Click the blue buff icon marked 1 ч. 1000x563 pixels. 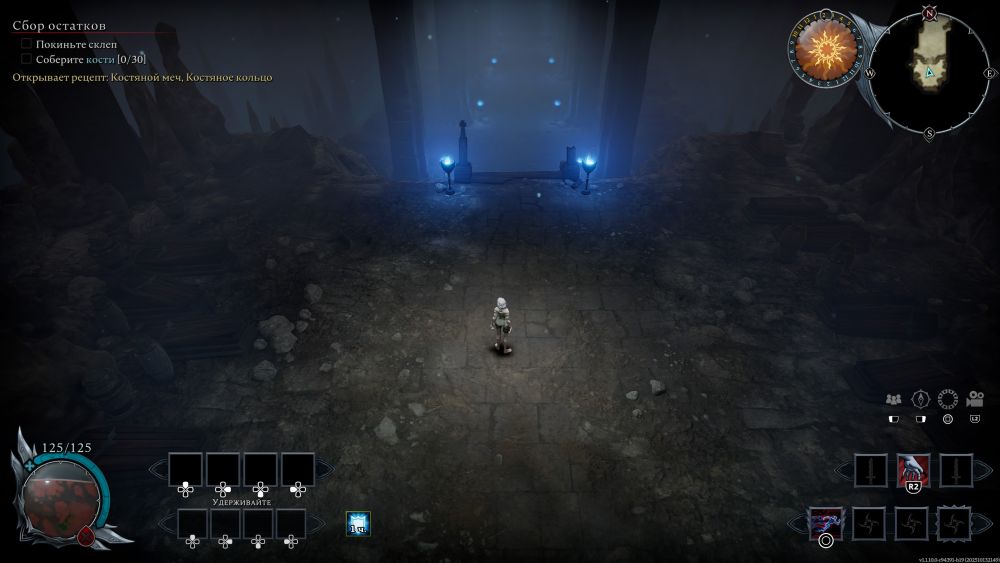358,522
